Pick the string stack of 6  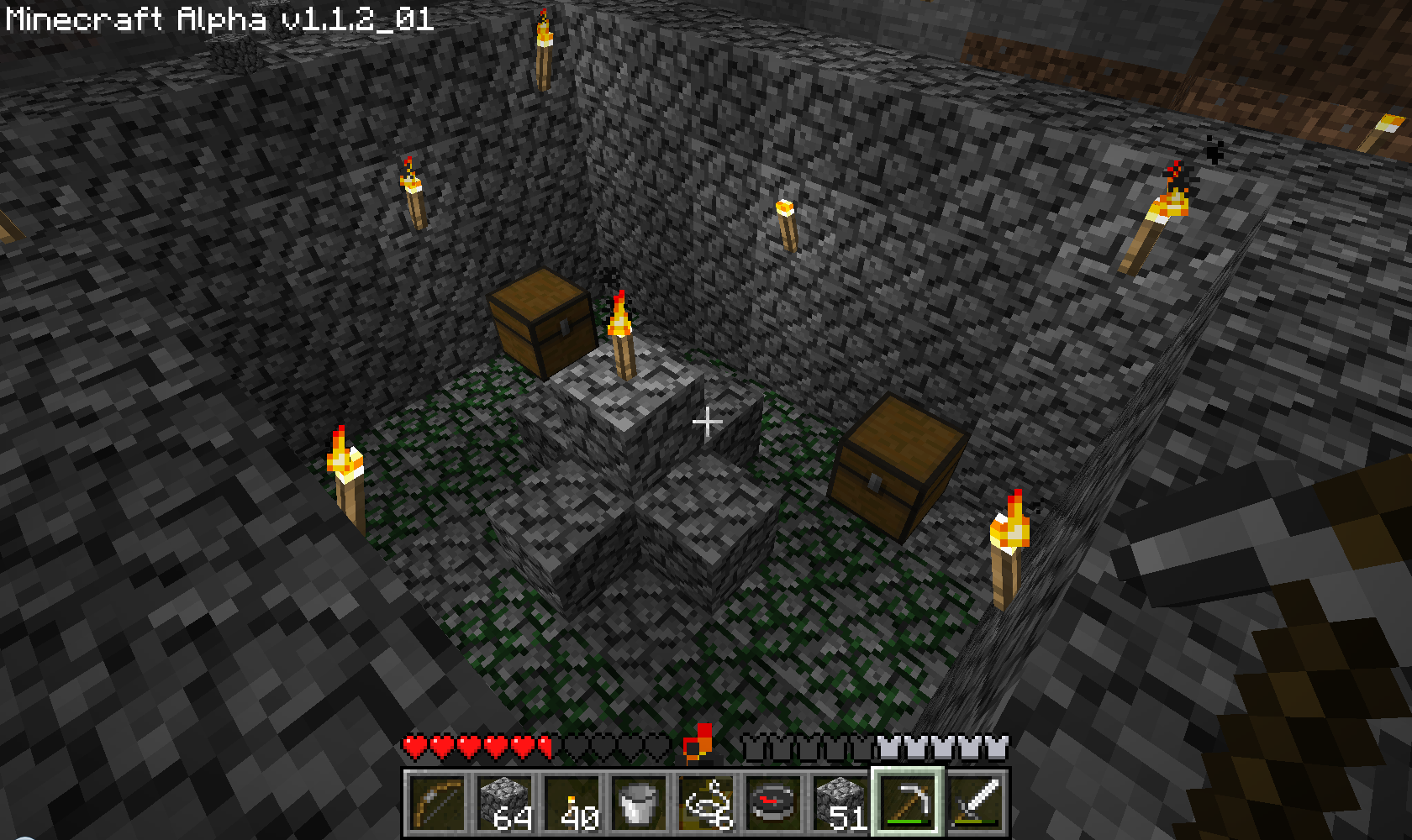(706, 804)
